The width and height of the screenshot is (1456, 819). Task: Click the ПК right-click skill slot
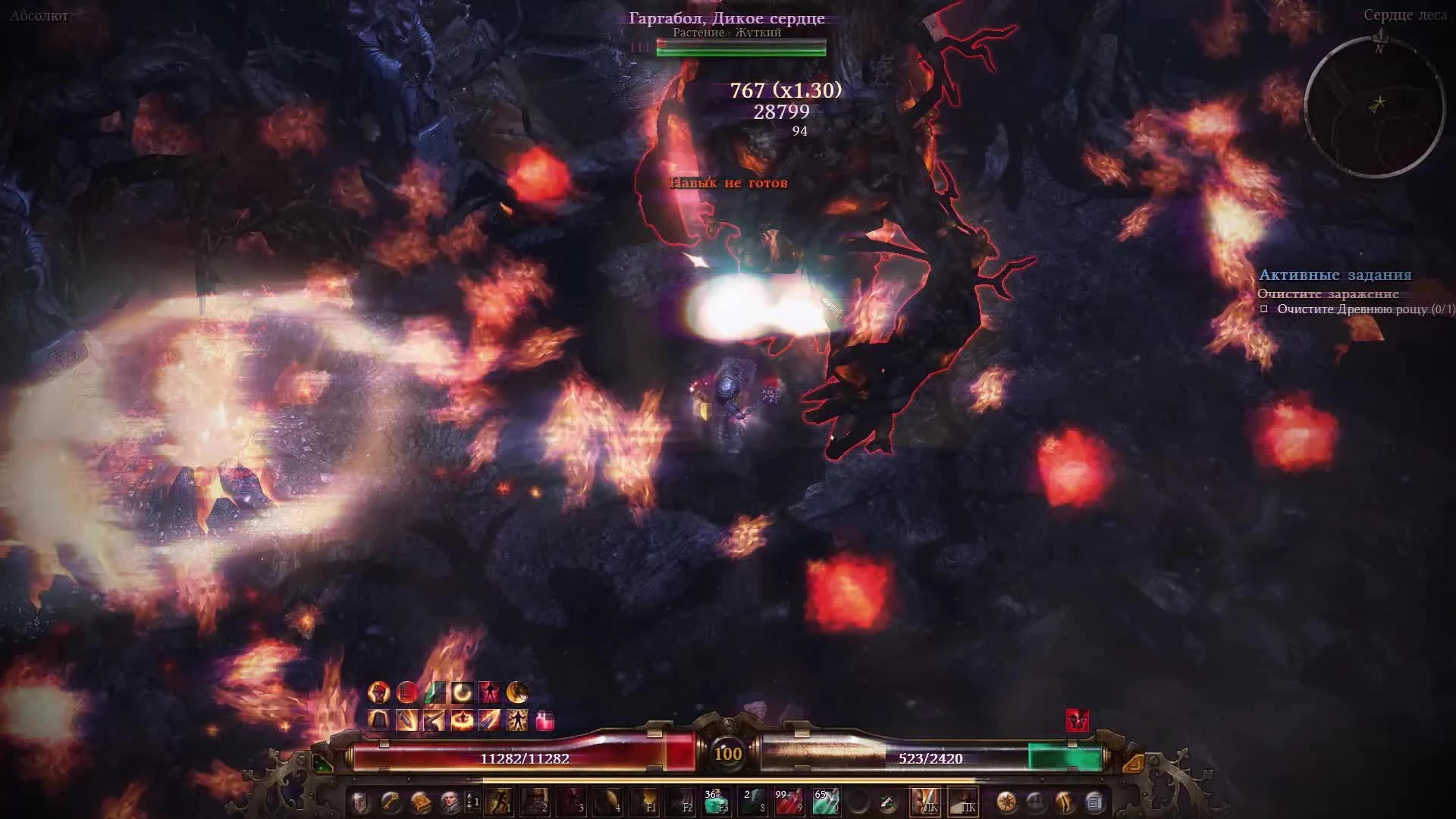coord(963,802)
